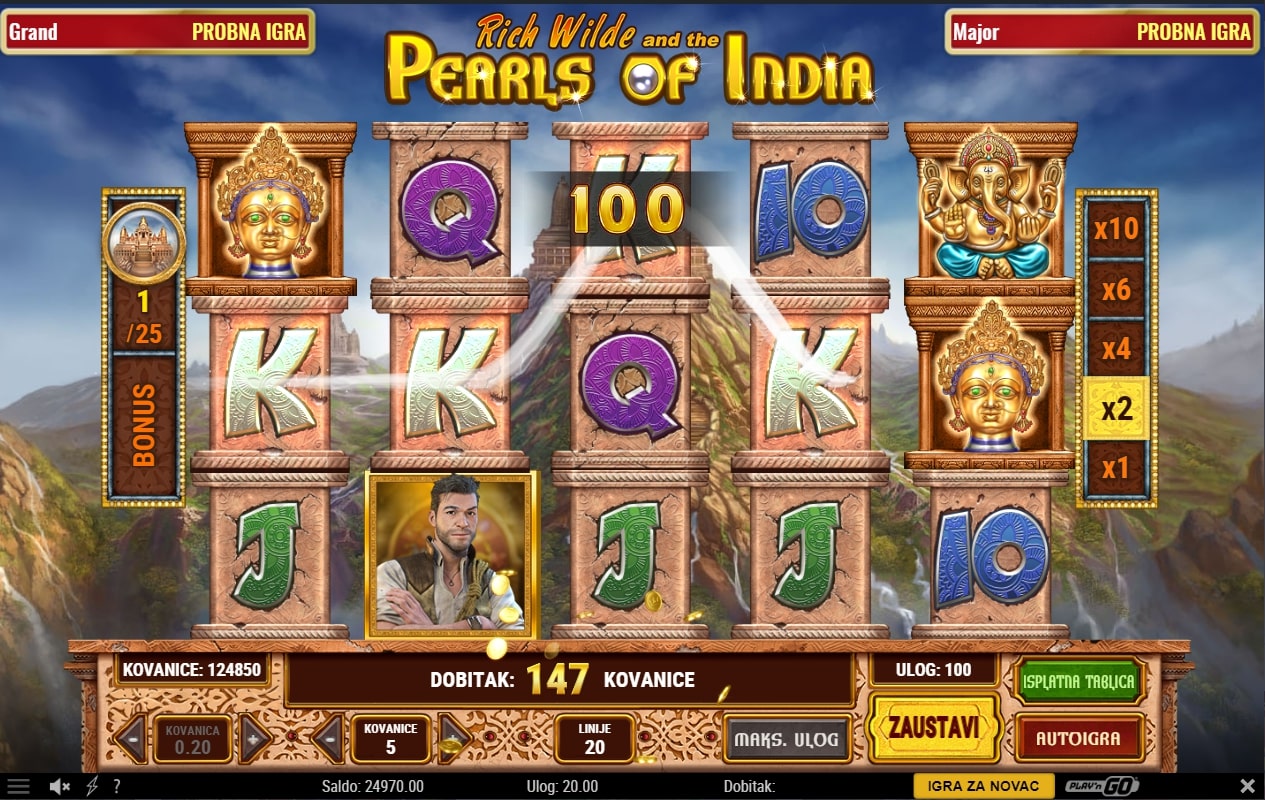Viewport: 1265px width, 800px height.
Task: Switch to real money with Igra za novac
Action: click(983, 786)
